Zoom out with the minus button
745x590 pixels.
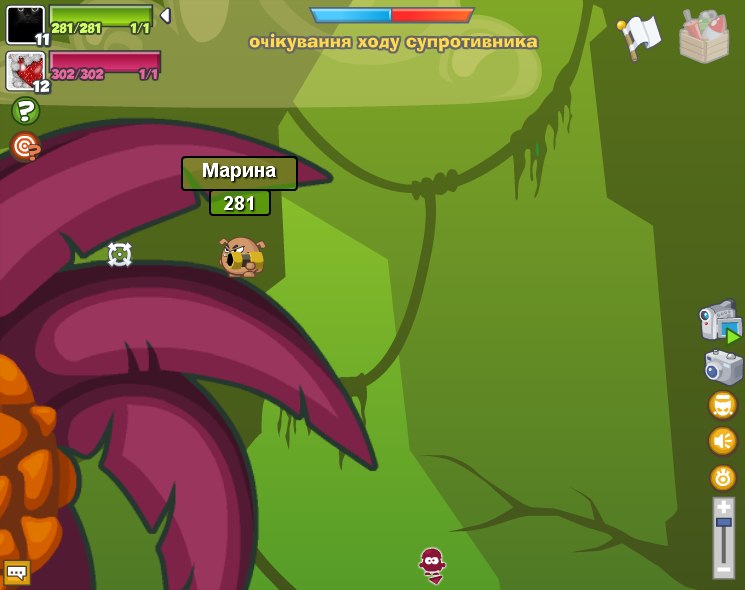click(x=723, y=569)
